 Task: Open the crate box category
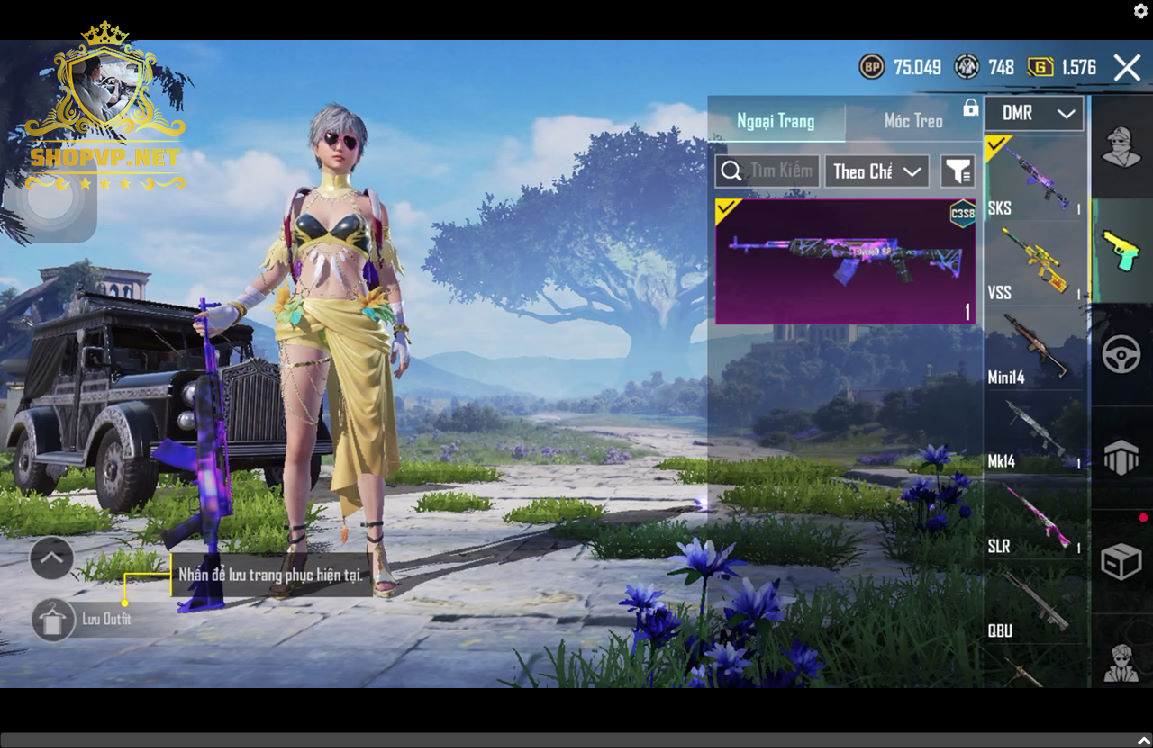1121,561
